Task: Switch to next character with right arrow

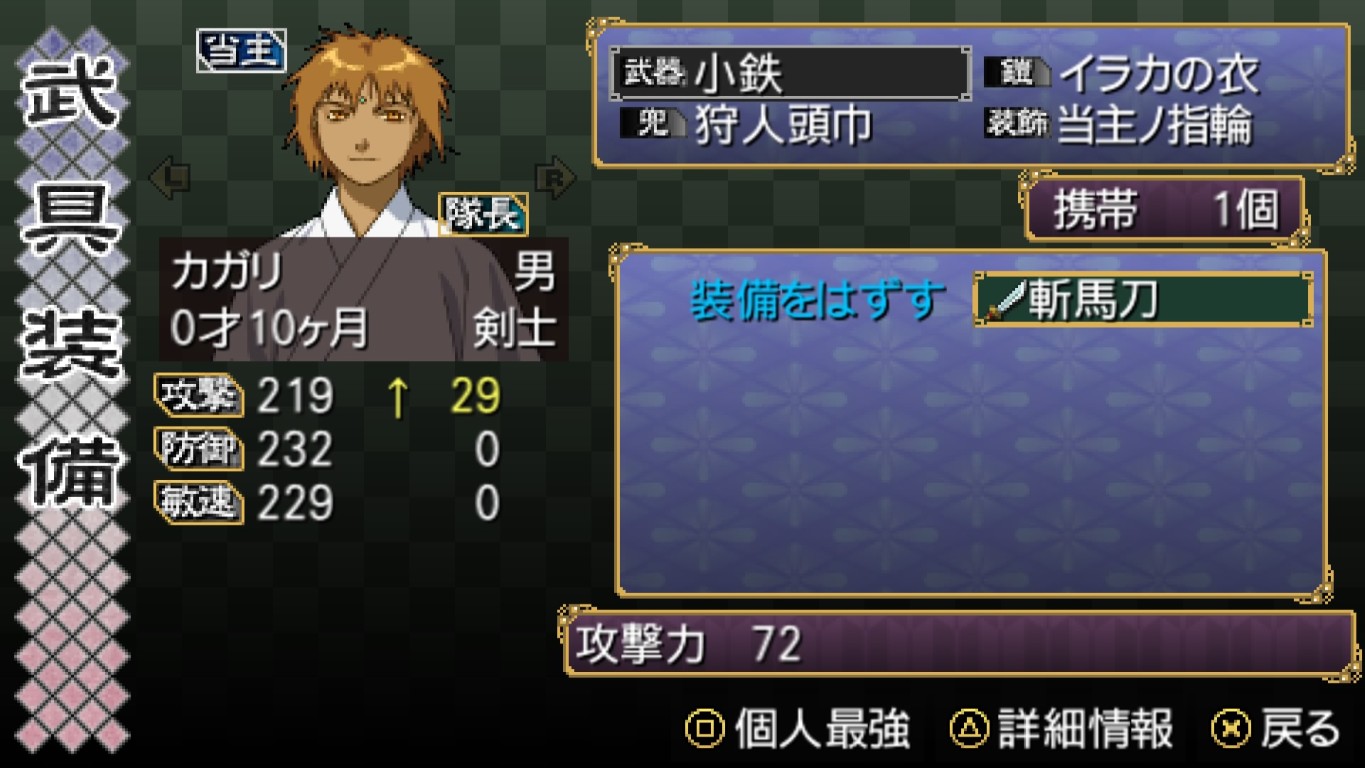Action: point(555,177)
